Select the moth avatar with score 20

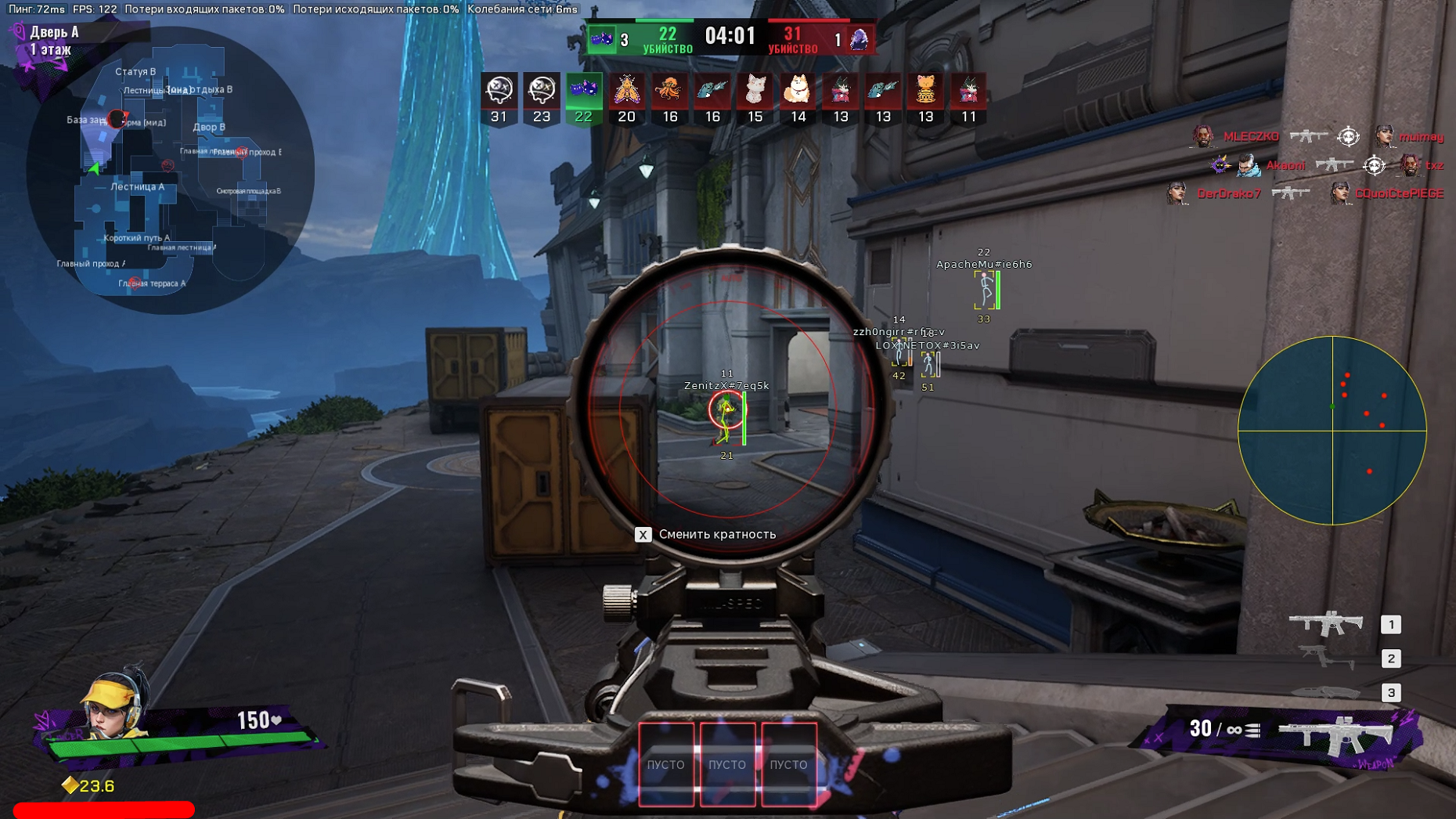[x=626, y=91]
